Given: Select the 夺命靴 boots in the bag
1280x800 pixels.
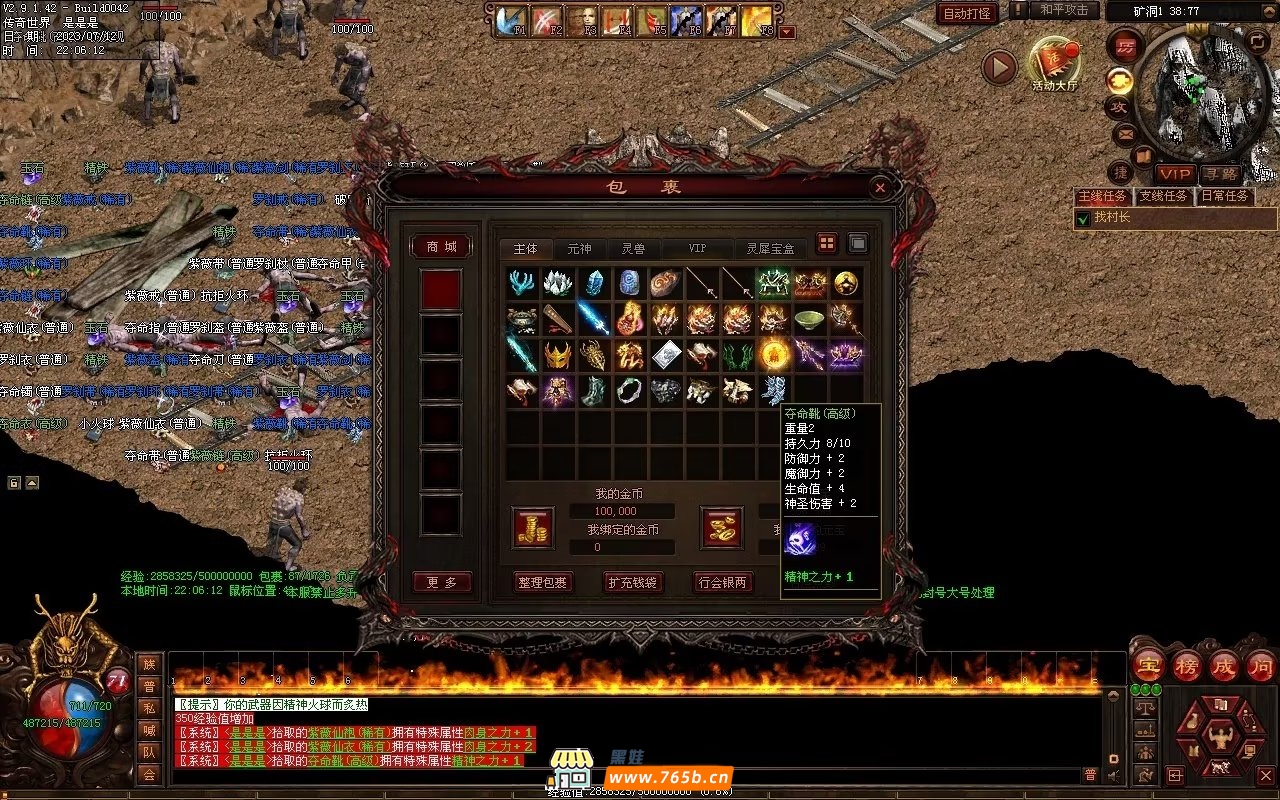Looking at the screenshot, I should pos(773,390).
